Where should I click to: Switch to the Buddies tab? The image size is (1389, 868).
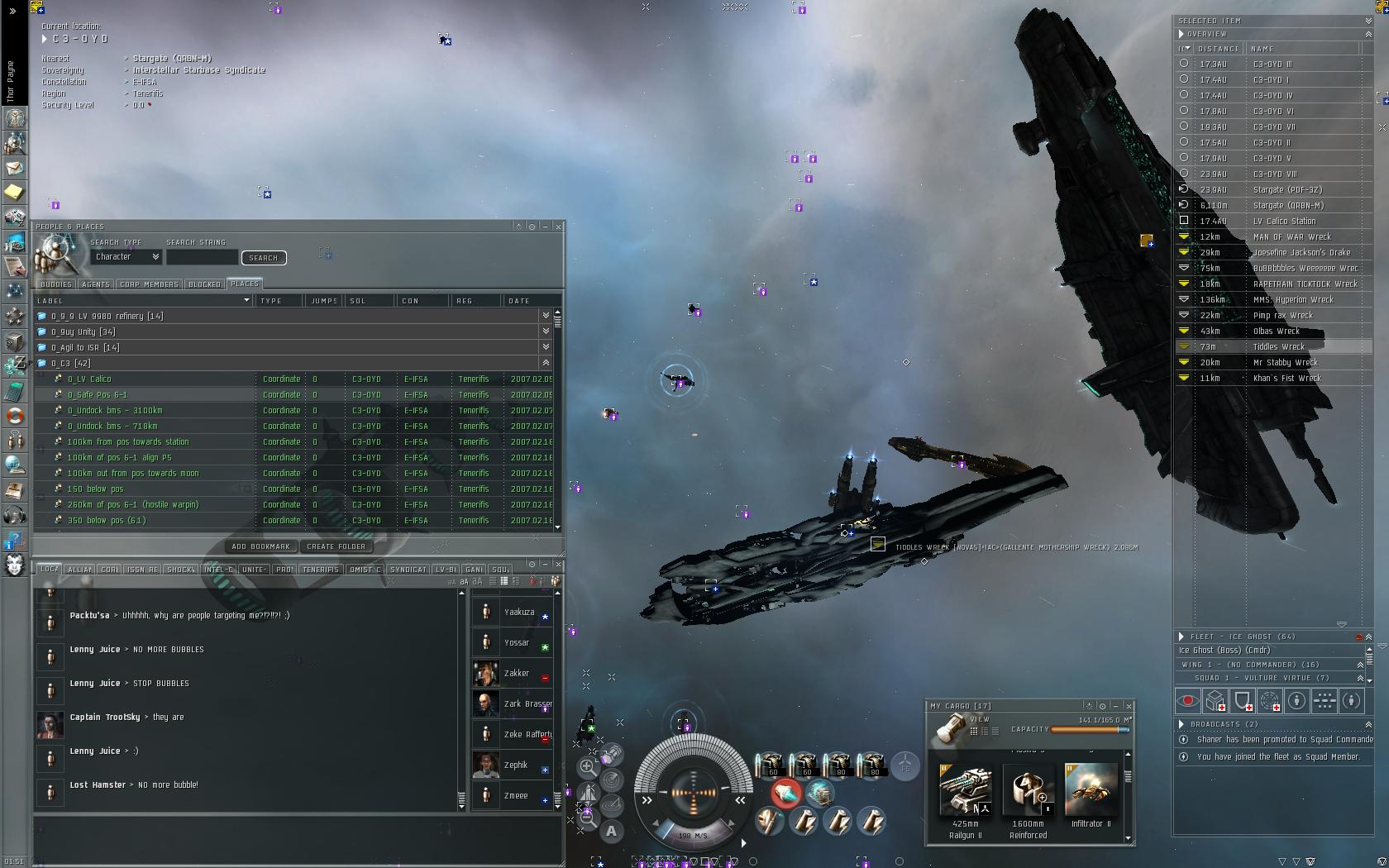tap(56, 284)
